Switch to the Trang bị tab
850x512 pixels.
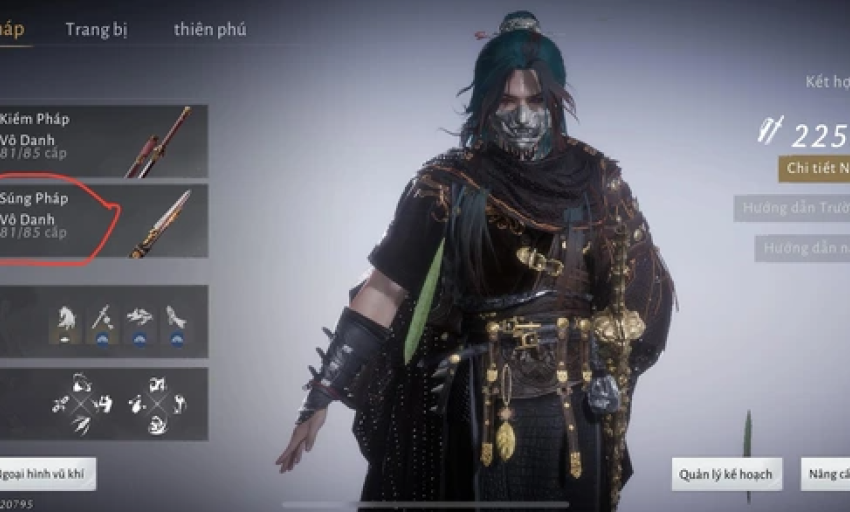click(96, 29)
